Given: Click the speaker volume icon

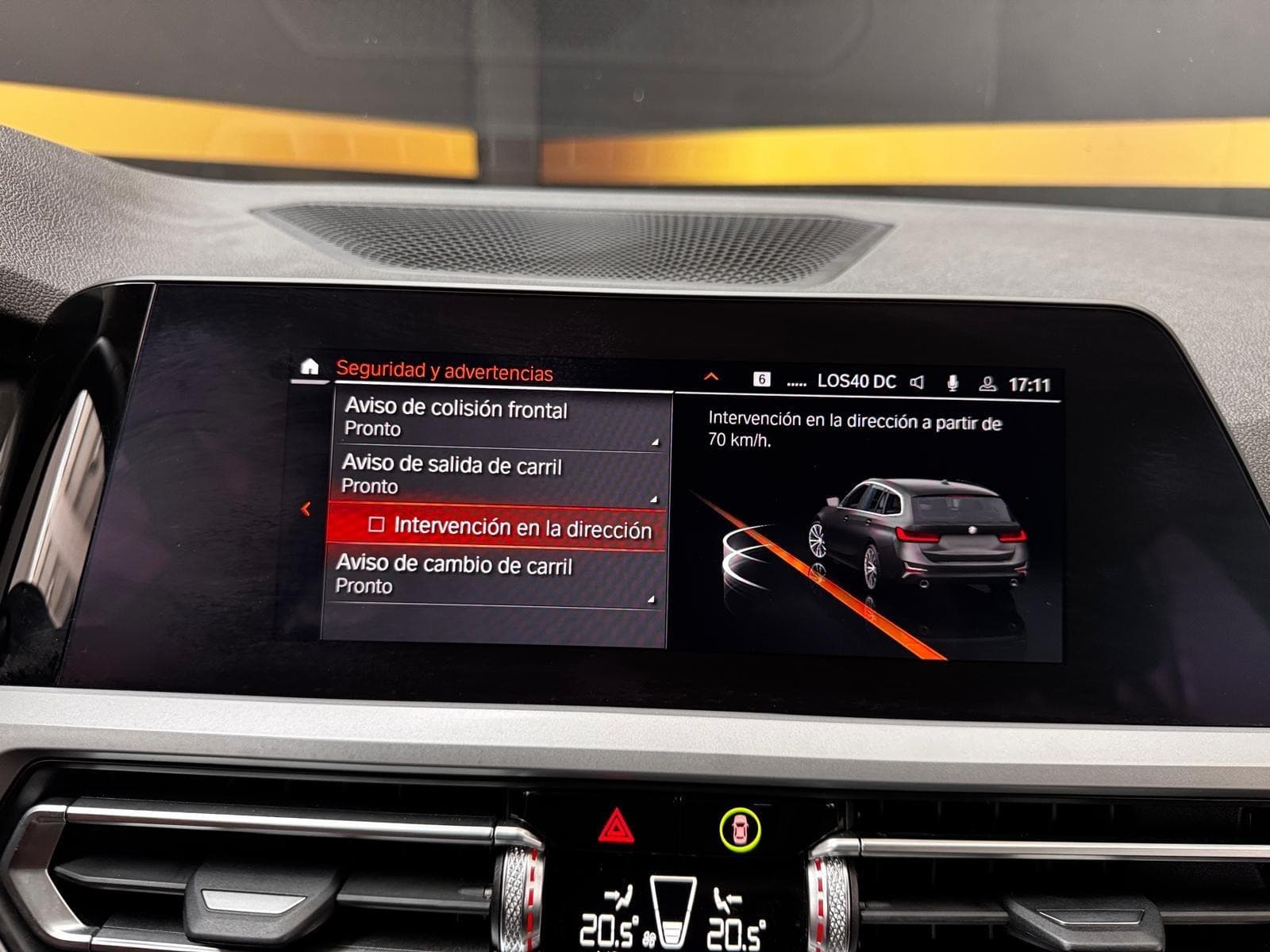Looking at the screenshot, I should click(917, 382).
